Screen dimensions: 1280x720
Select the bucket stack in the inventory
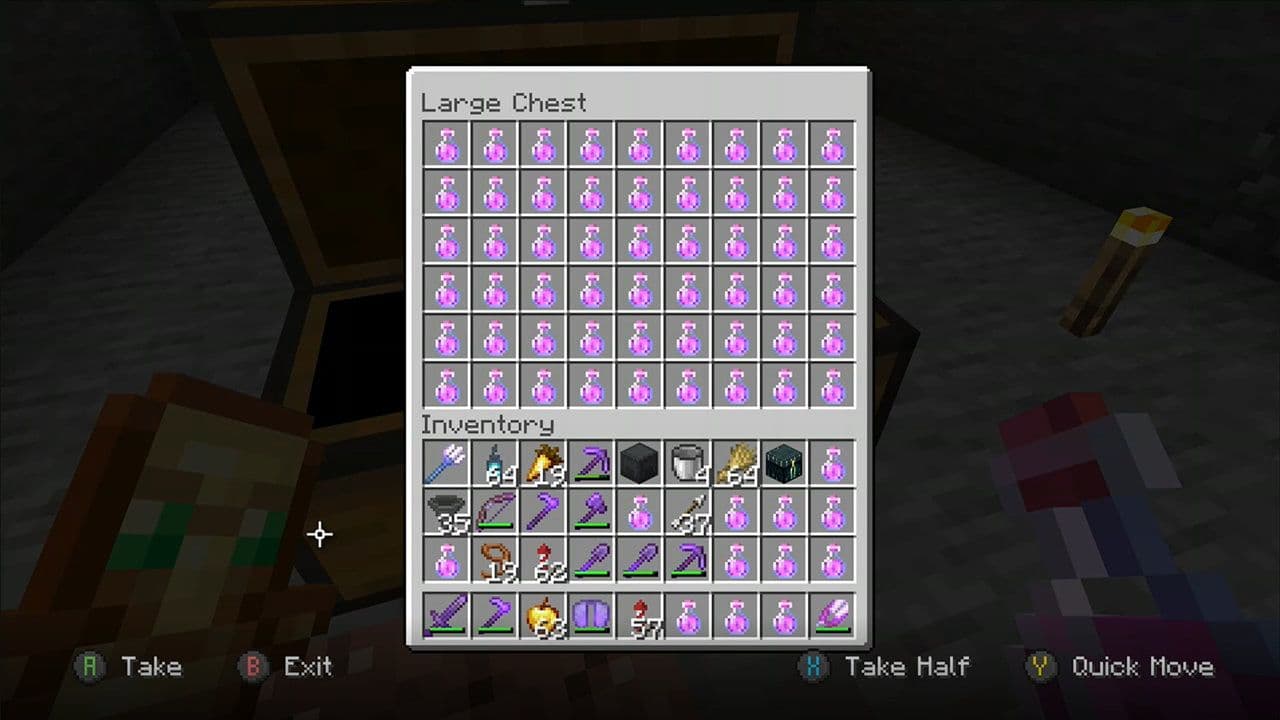click(x=687, y=462)
